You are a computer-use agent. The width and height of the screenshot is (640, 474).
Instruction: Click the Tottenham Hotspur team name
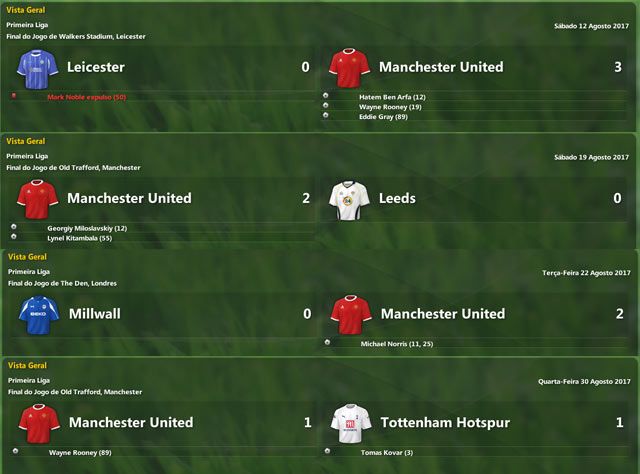pos(445,423)
